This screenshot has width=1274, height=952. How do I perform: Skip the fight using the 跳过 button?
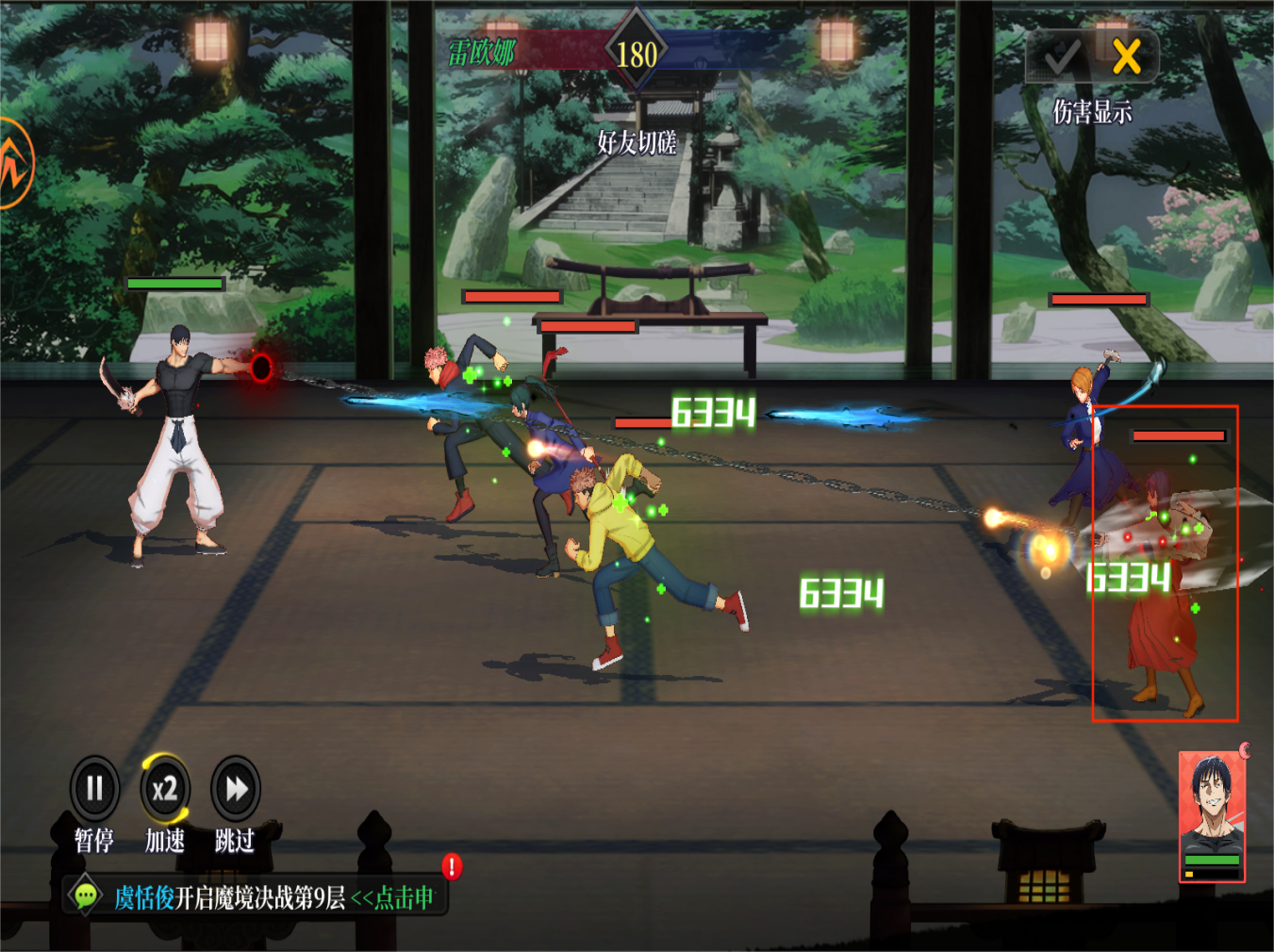pyautogui.click(x=235, y=789)
